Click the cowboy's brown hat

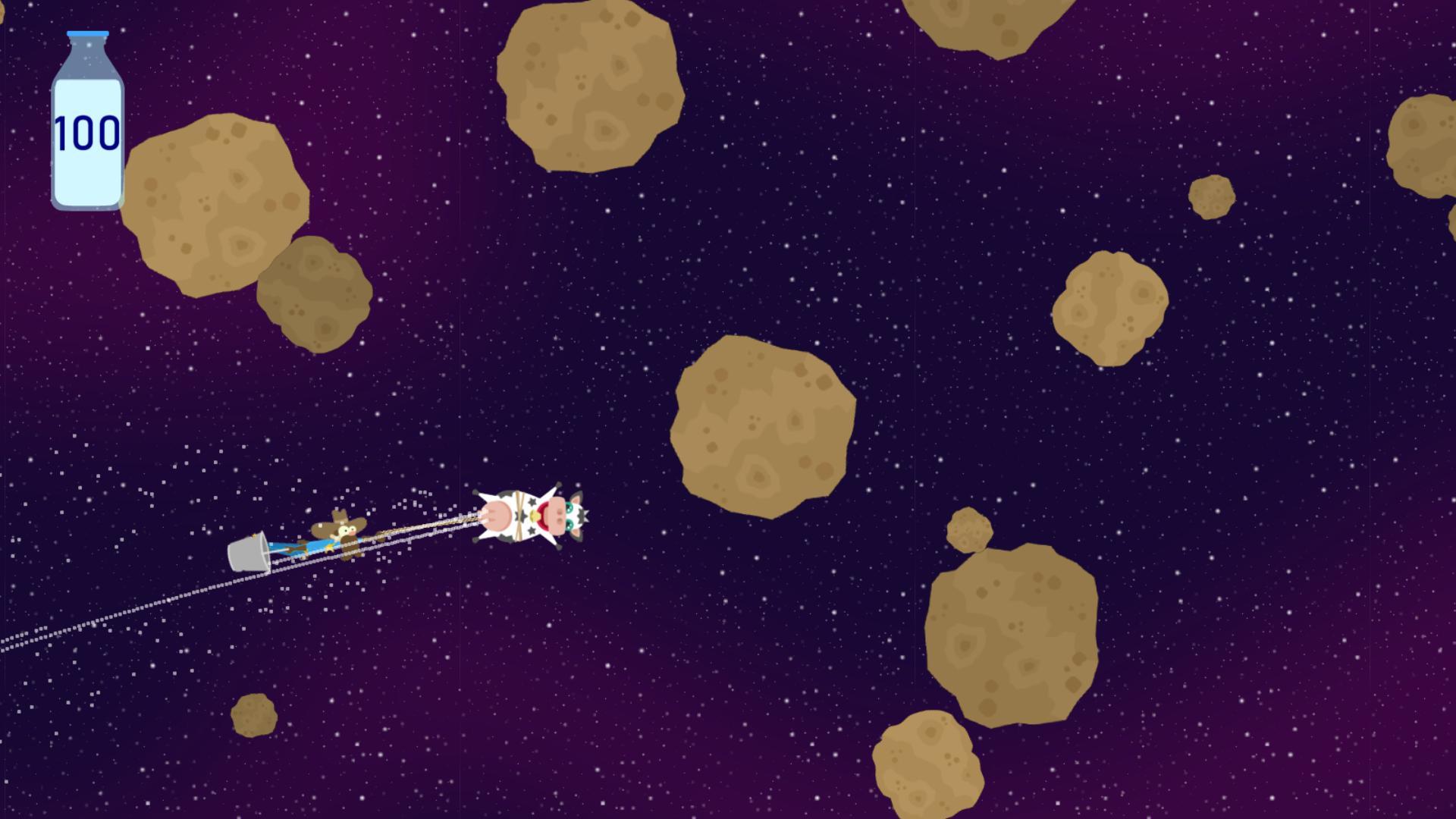(337, 519)
